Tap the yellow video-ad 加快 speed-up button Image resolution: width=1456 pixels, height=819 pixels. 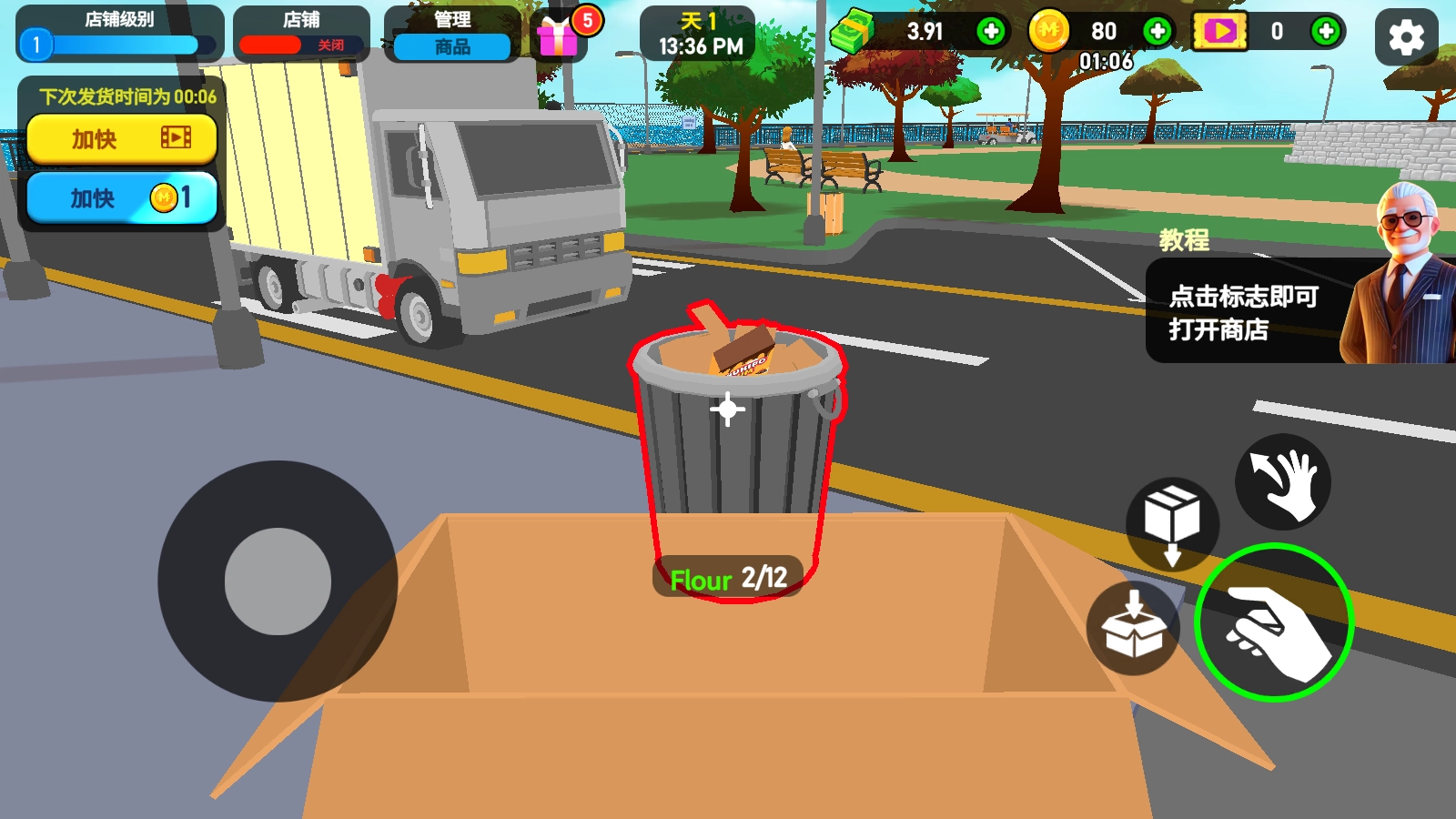[x=122, y=138]
